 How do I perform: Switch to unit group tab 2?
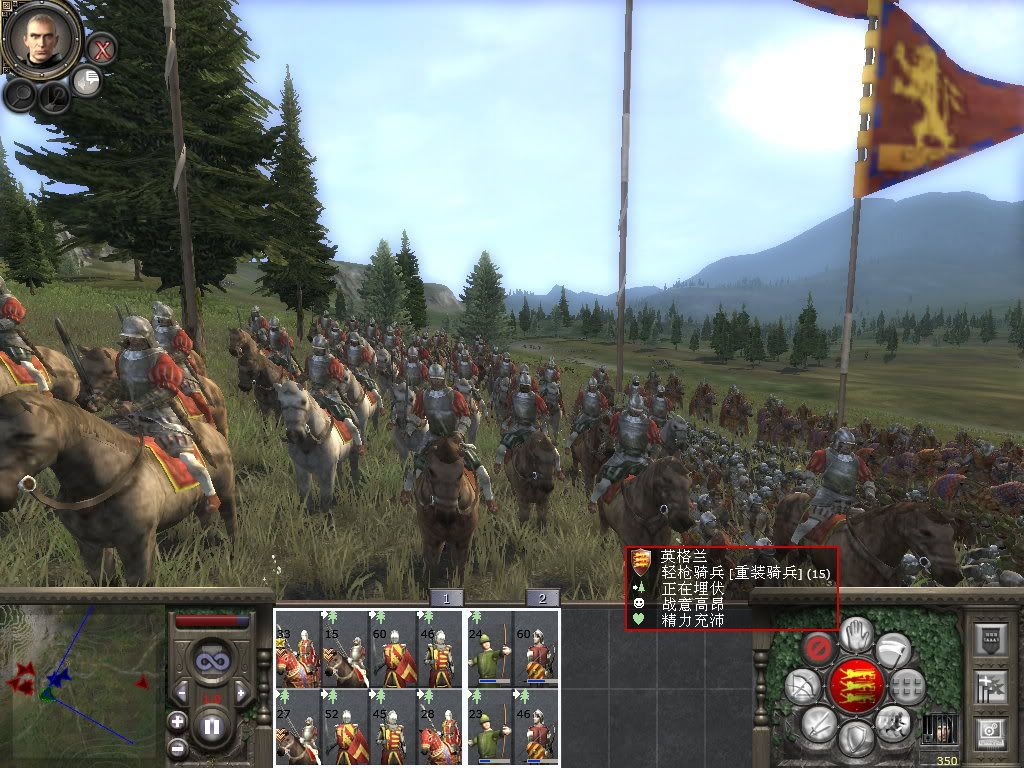542,598
